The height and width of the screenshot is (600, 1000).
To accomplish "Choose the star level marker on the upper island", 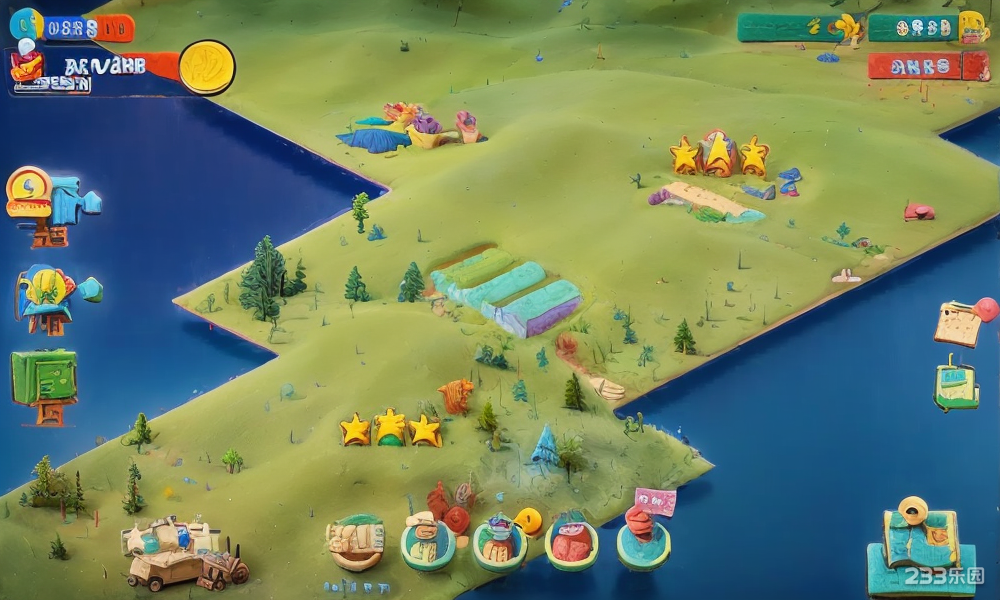I will click(720, 156).
